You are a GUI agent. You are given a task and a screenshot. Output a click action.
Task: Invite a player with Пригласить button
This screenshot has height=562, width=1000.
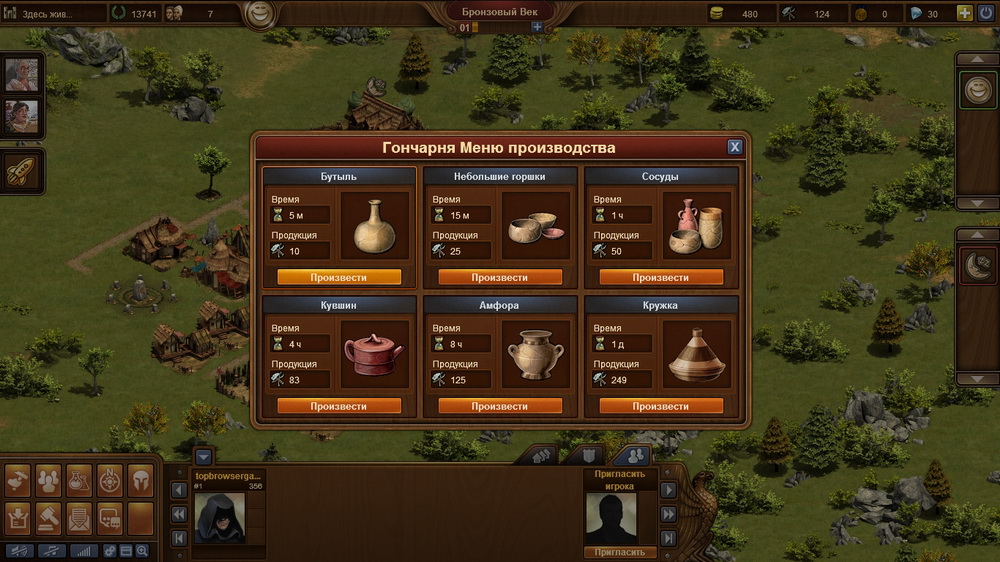620,552
